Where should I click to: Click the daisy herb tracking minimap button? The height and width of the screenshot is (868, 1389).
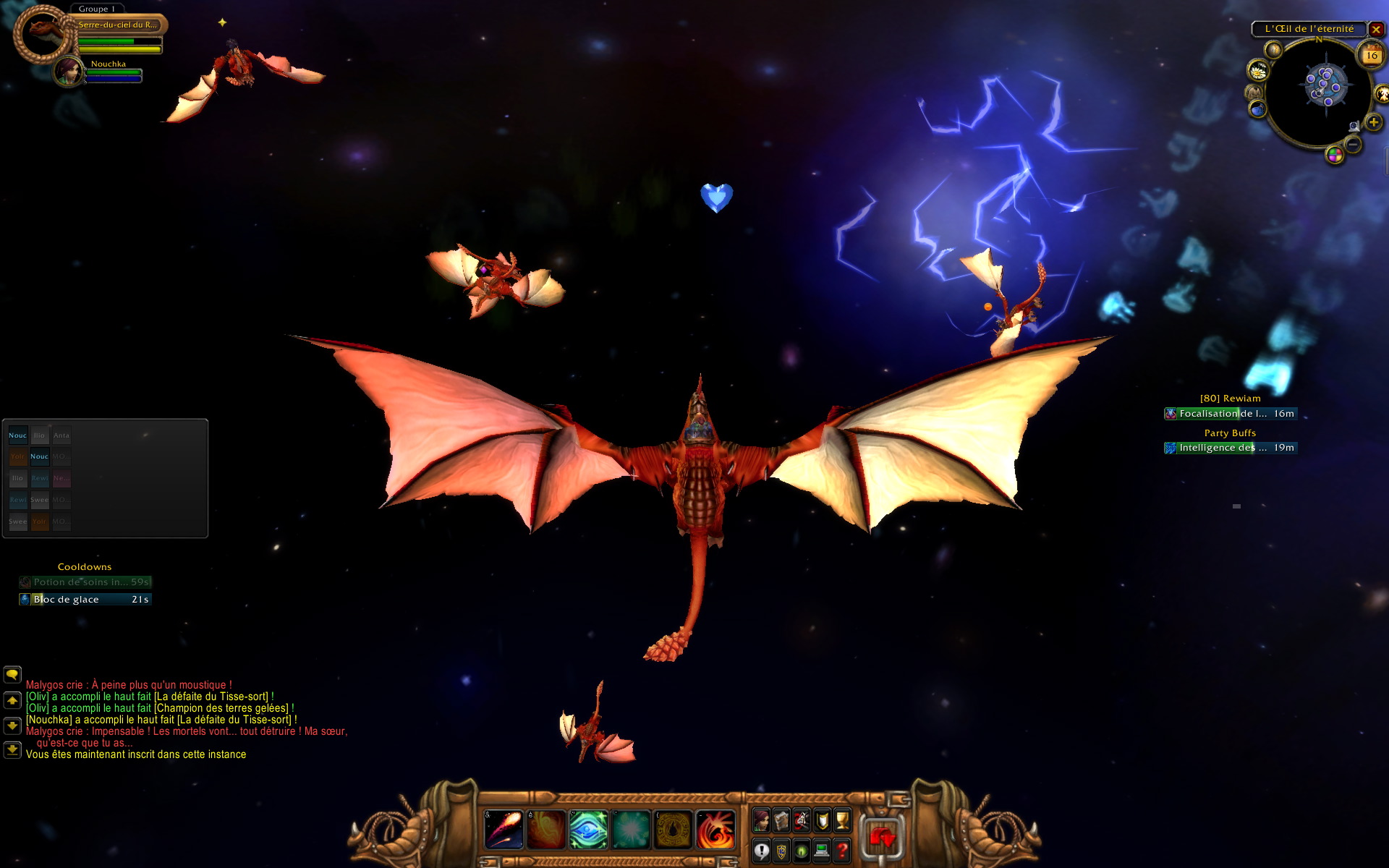click(x=1258, y=71)
